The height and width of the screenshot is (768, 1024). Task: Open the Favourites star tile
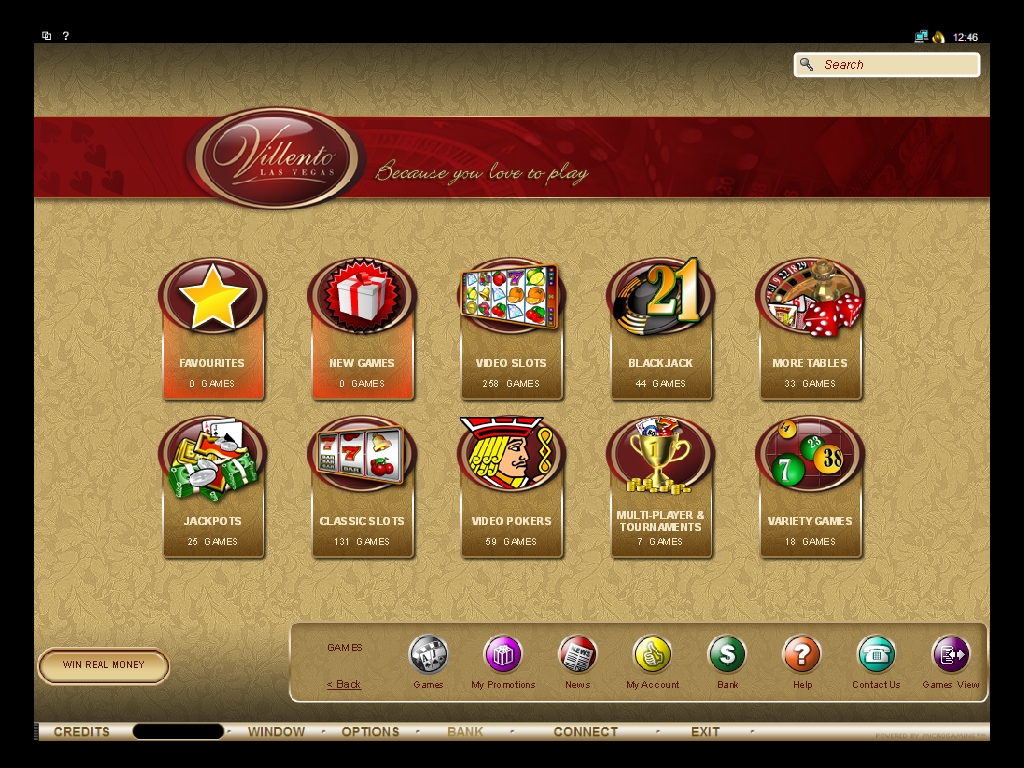pos(212,330)
